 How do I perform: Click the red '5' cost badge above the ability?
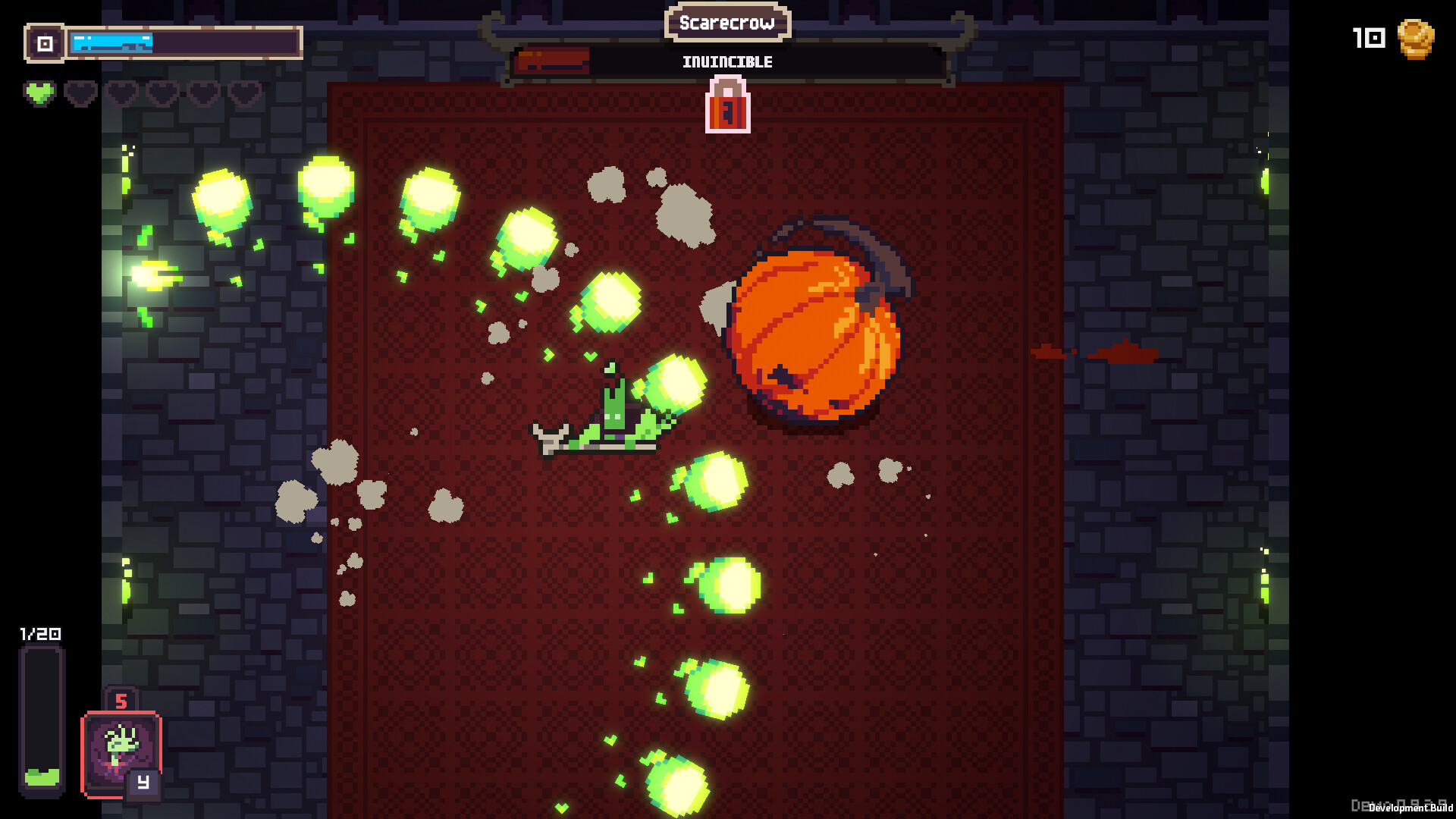click(x=124, y=701)
